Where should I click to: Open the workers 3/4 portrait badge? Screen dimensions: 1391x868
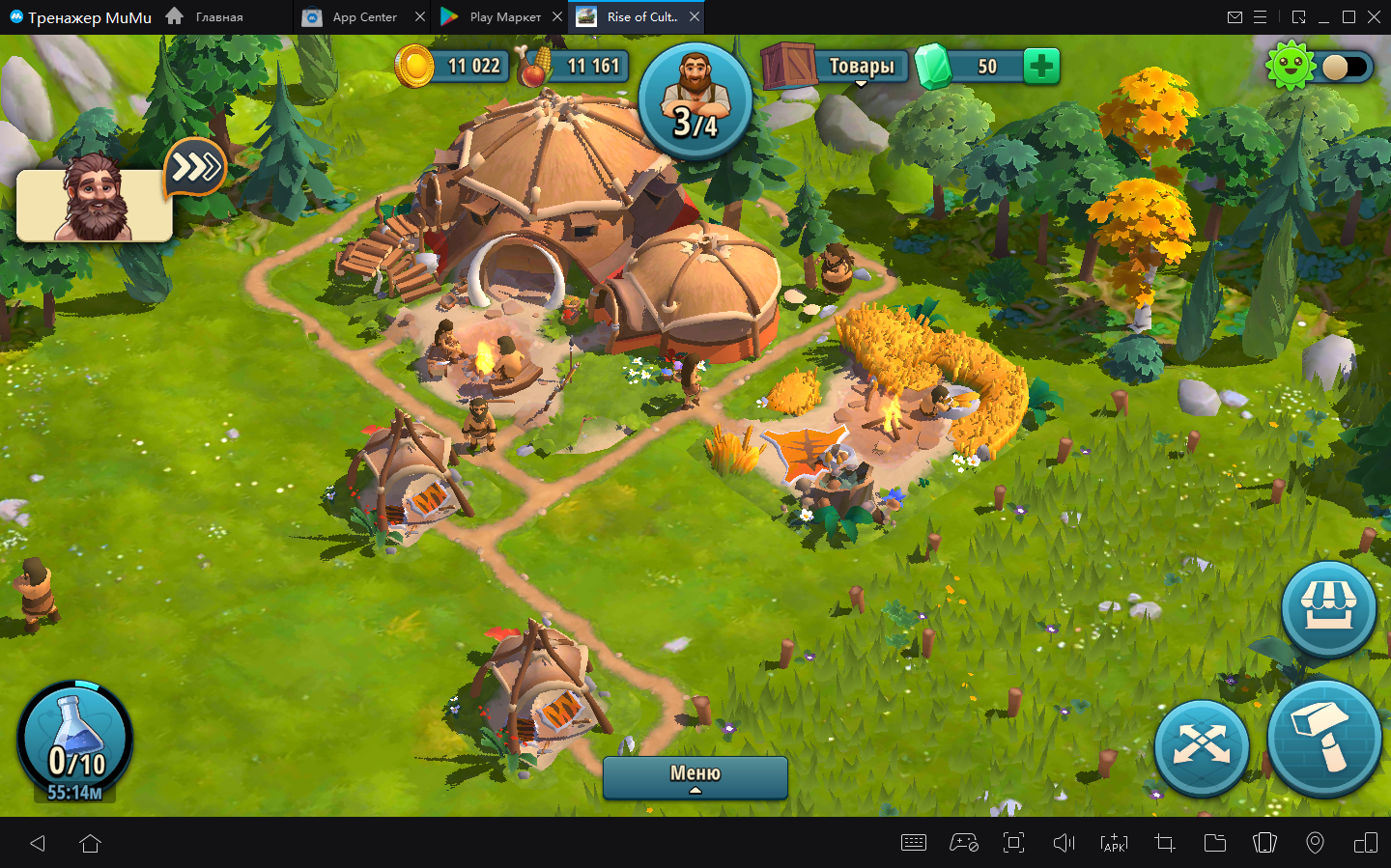tap(695, 100)
